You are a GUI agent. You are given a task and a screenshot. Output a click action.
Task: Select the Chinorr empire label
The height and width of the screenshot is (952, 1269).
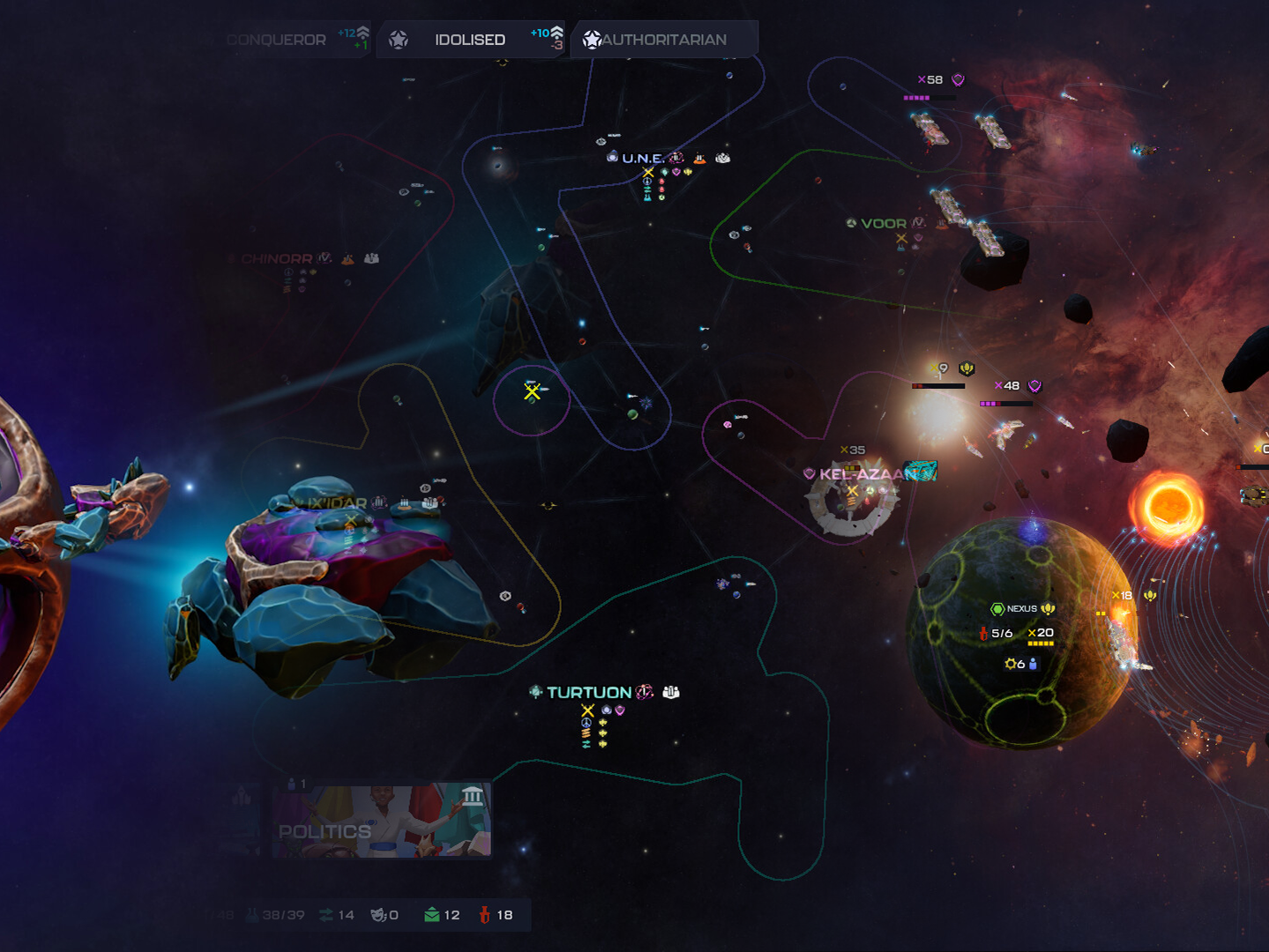[x=276, y=259]
